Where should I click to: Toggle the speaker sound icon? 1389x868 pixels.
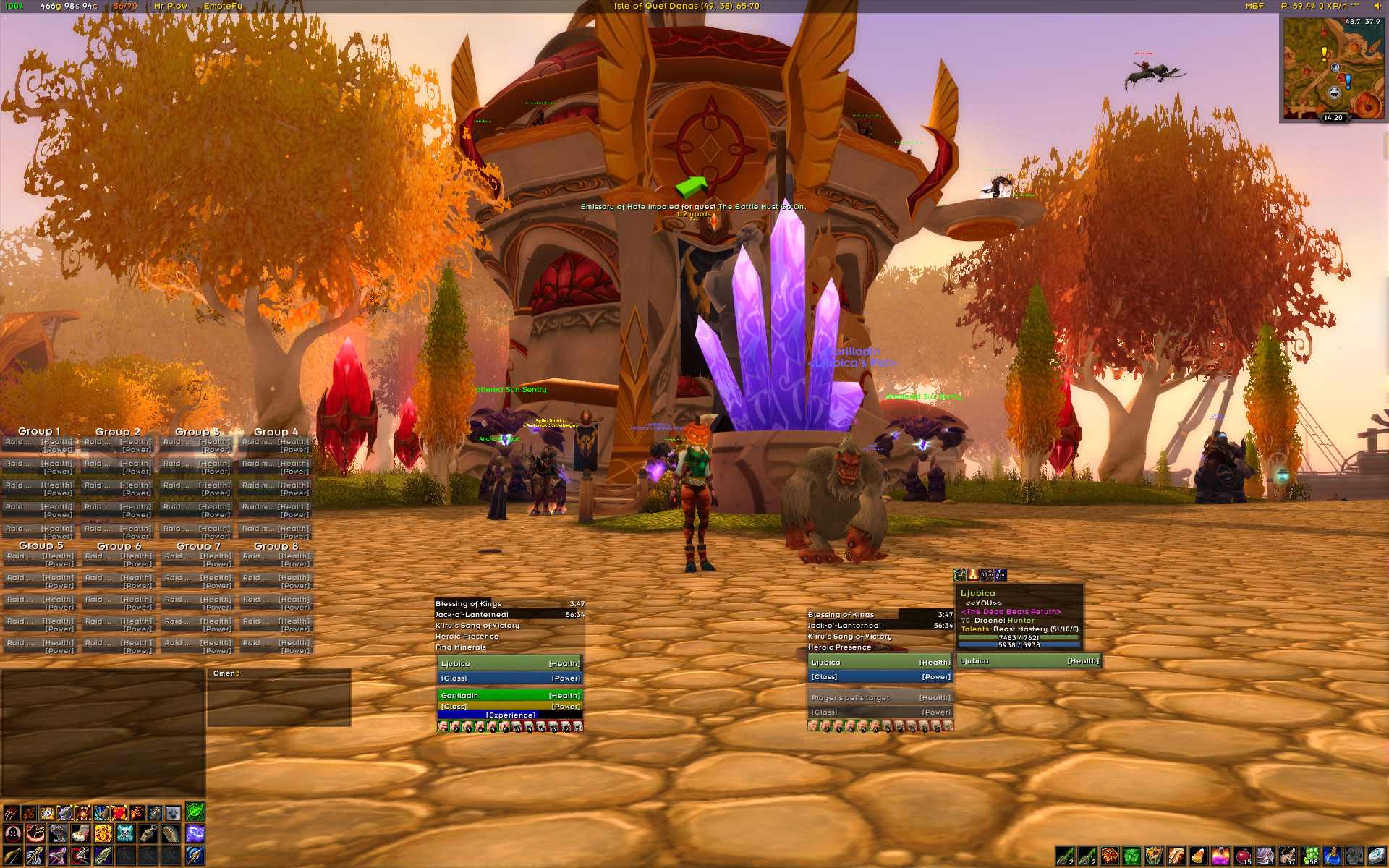pos(1377,6)
